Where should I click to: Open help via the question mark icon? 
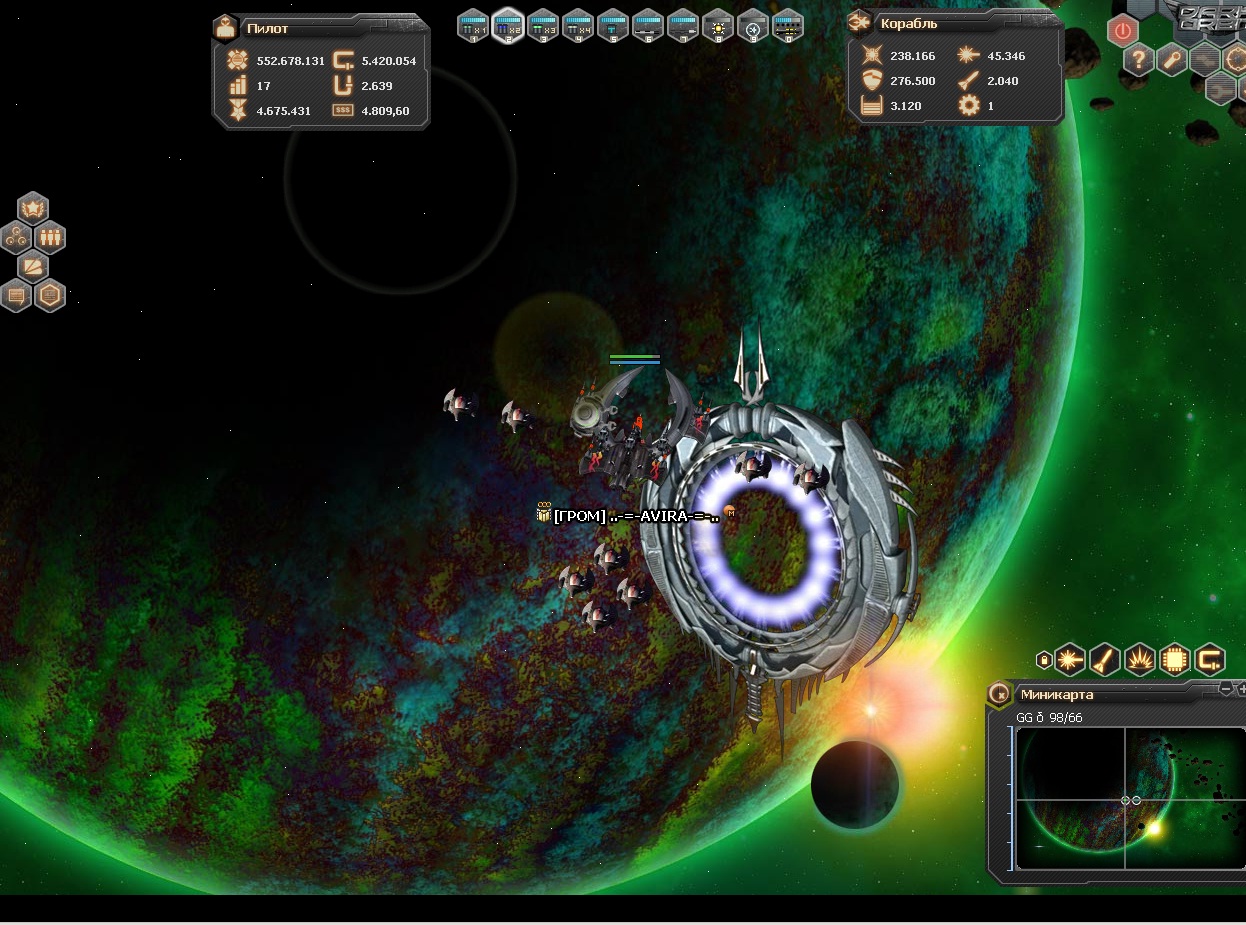(1138, 60)
